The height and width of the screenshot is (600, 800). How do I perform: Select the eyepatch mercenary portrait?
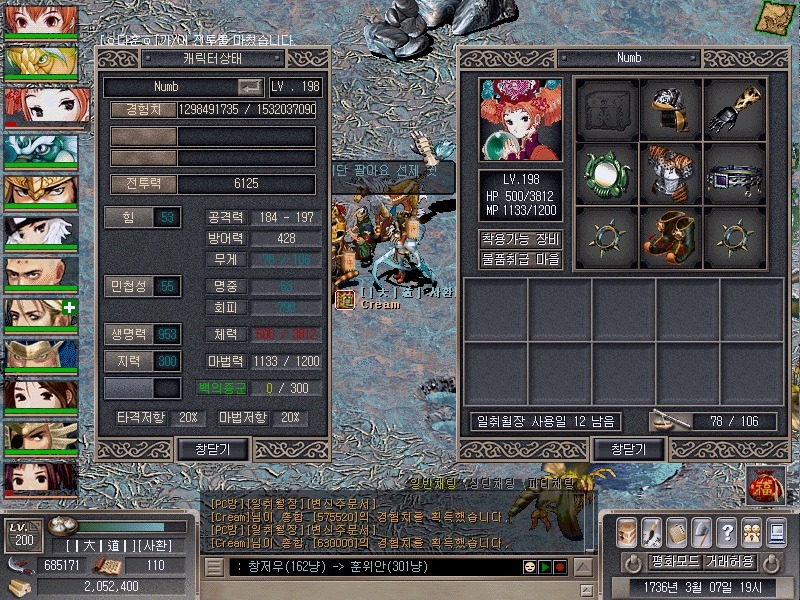point(40,438)
